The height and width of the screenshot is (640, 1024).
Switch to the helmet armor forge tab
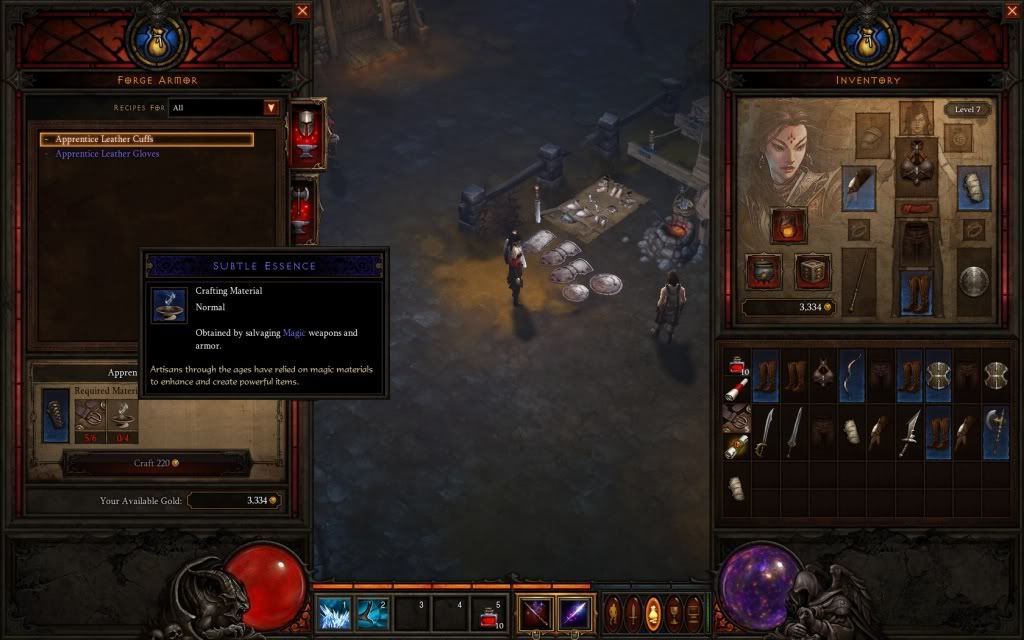pyautogui.click(x=304, y=133)
